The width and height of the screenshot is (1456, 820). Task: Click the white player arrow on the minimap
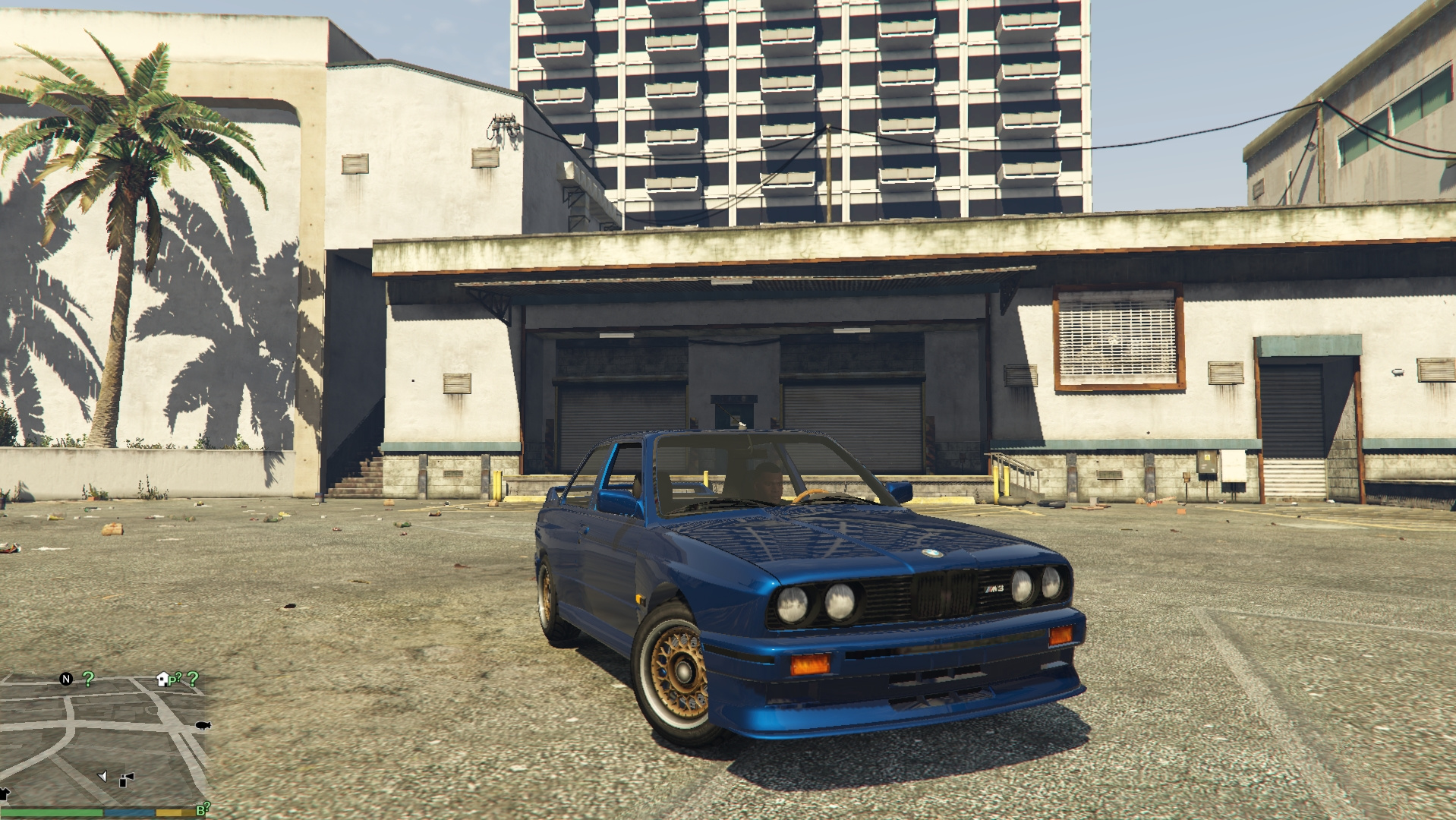102,776
